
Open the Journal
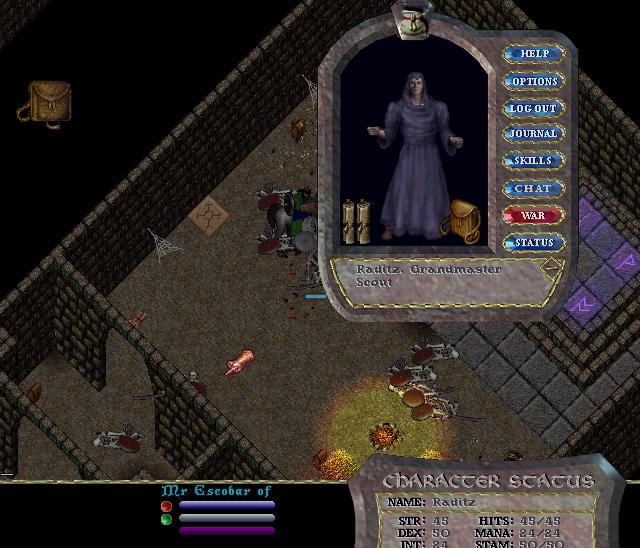click(x=534, y=134)
